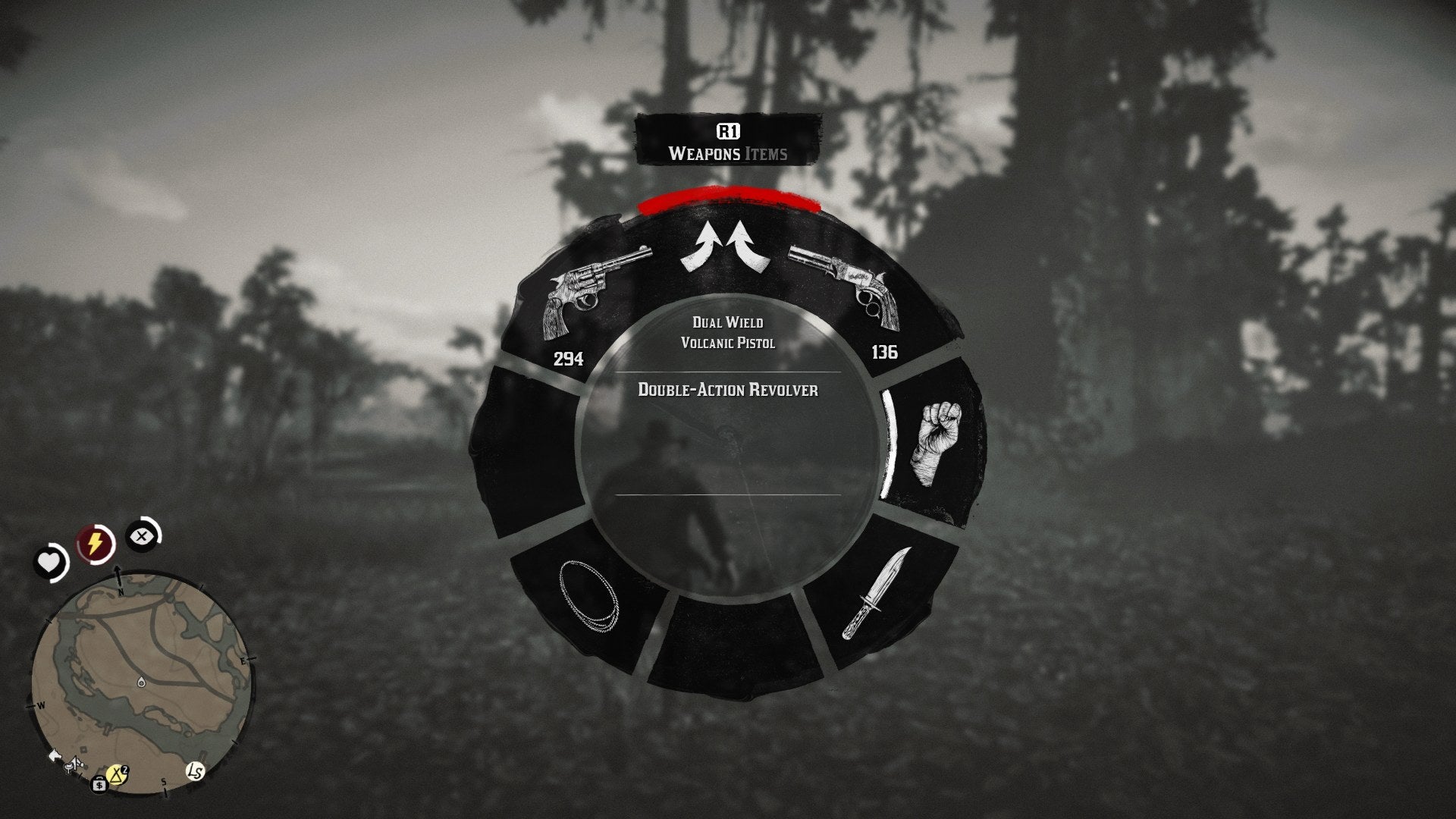Screen dimensions: 1456x819
Task: Click the camp icon on the minimap
Action: (x=117, y=773)
